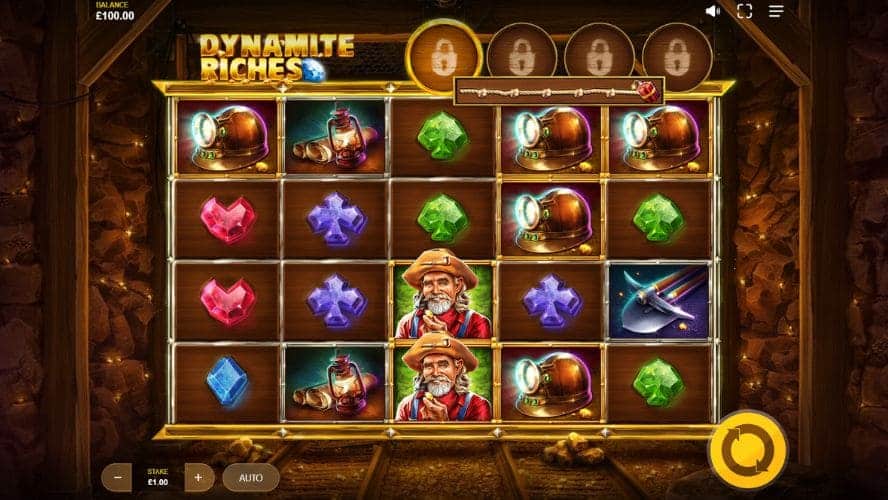888x500 pixels.
Task: Toggle the sound speaker icon
Action: coord(713,11)
